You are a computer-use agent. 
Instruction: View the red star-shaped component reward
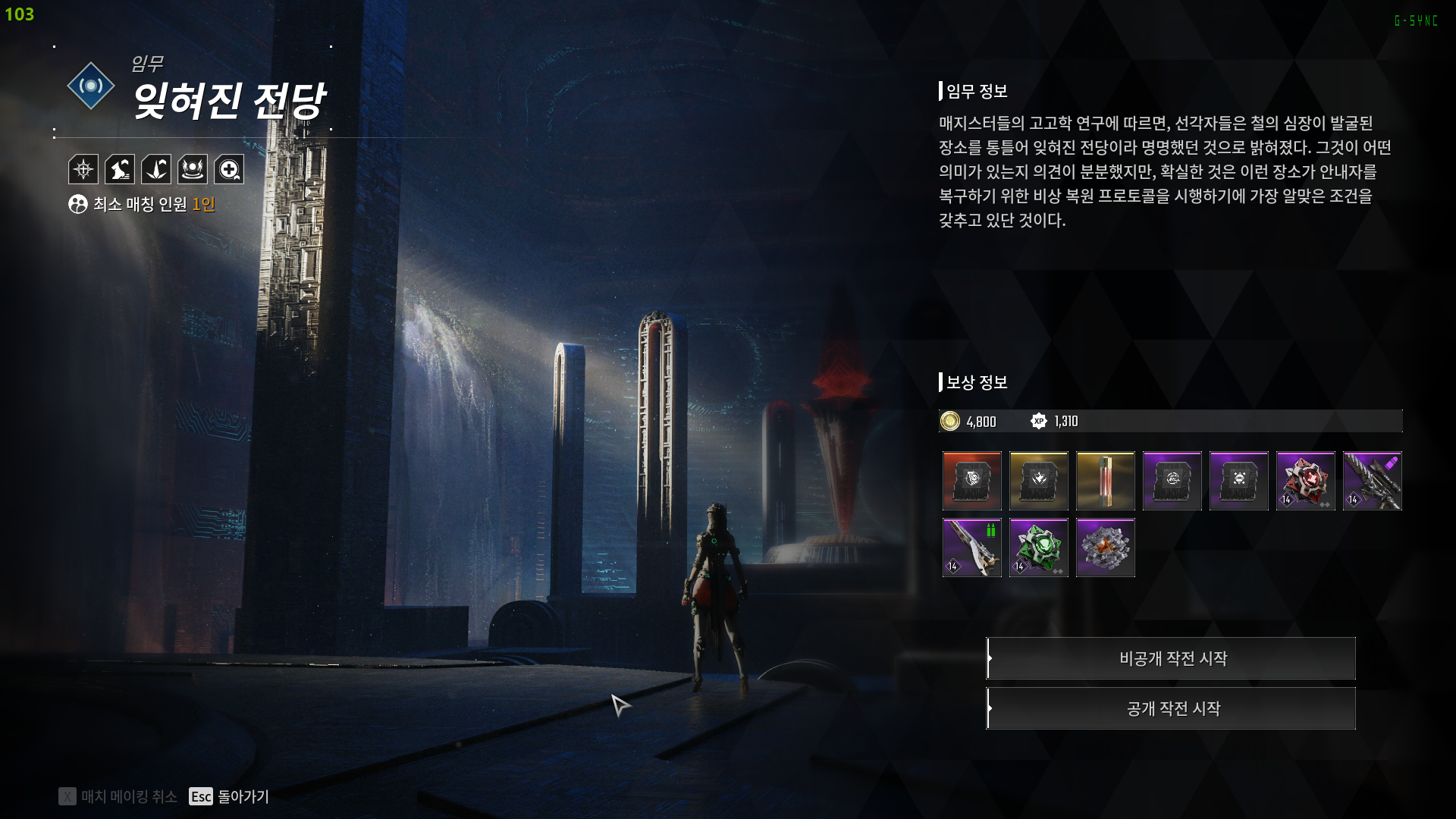pyautogui.click(x=1305, y=481)
